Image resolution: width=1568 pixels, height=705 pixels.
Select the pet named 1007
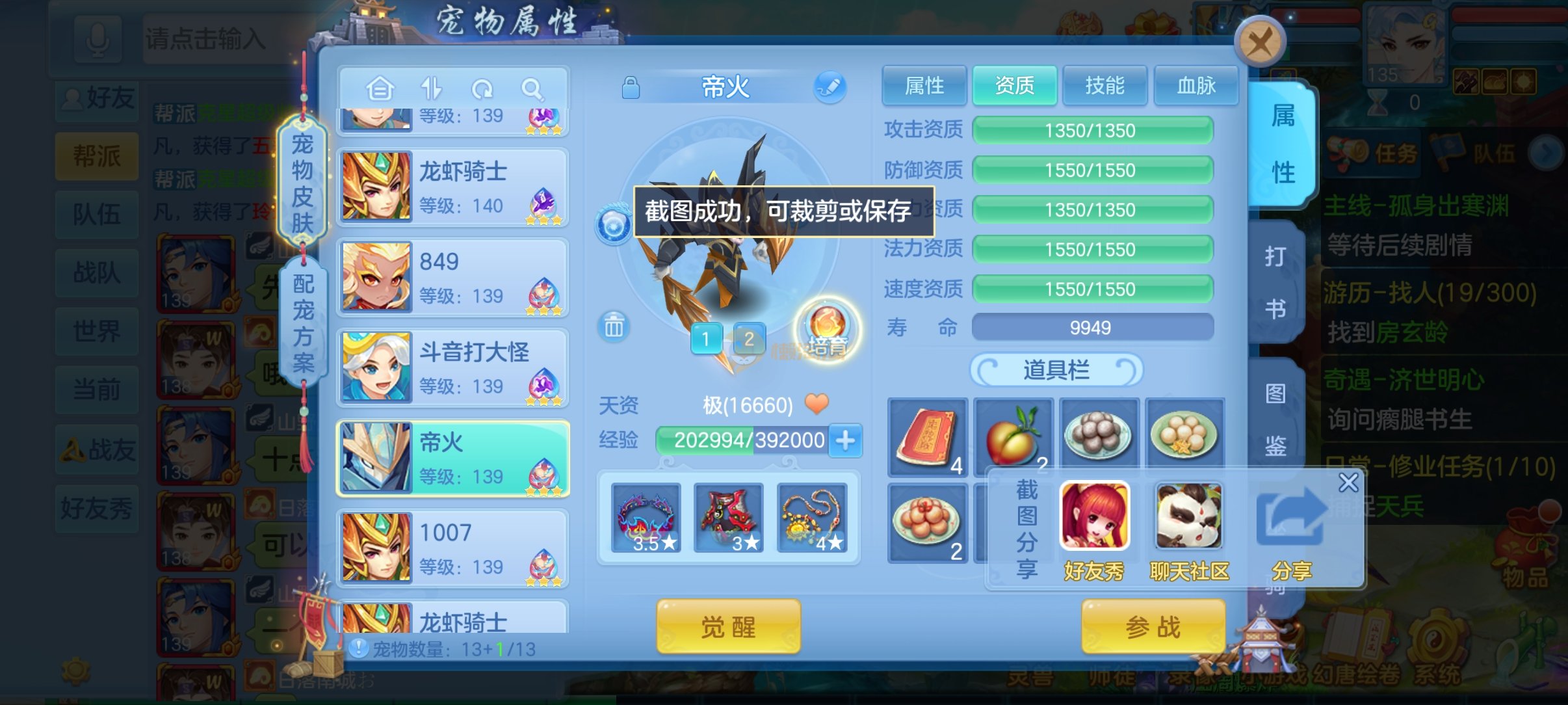pyautogui.click(x=453, y=548)
